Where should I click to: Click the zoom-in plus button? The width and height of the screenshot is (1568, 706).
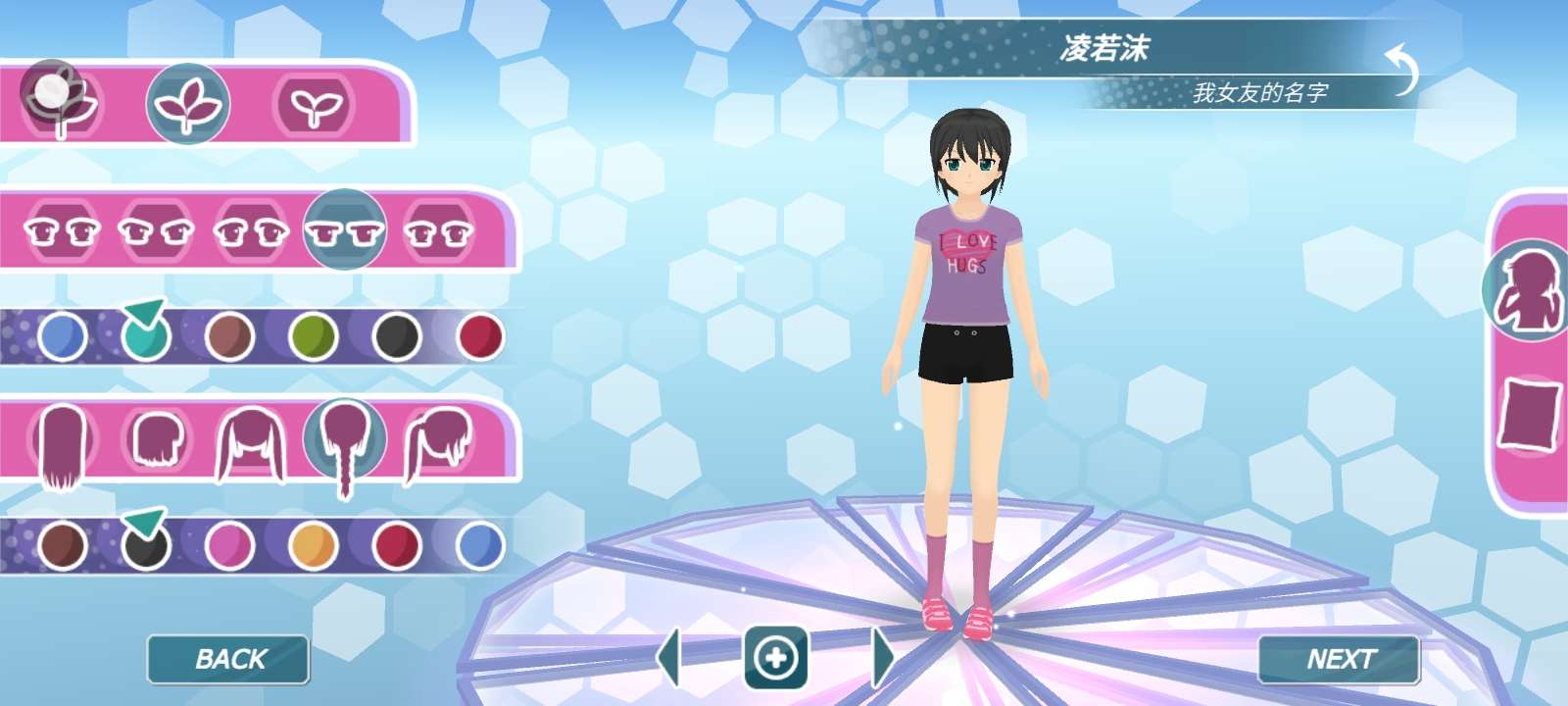point(775,657)
